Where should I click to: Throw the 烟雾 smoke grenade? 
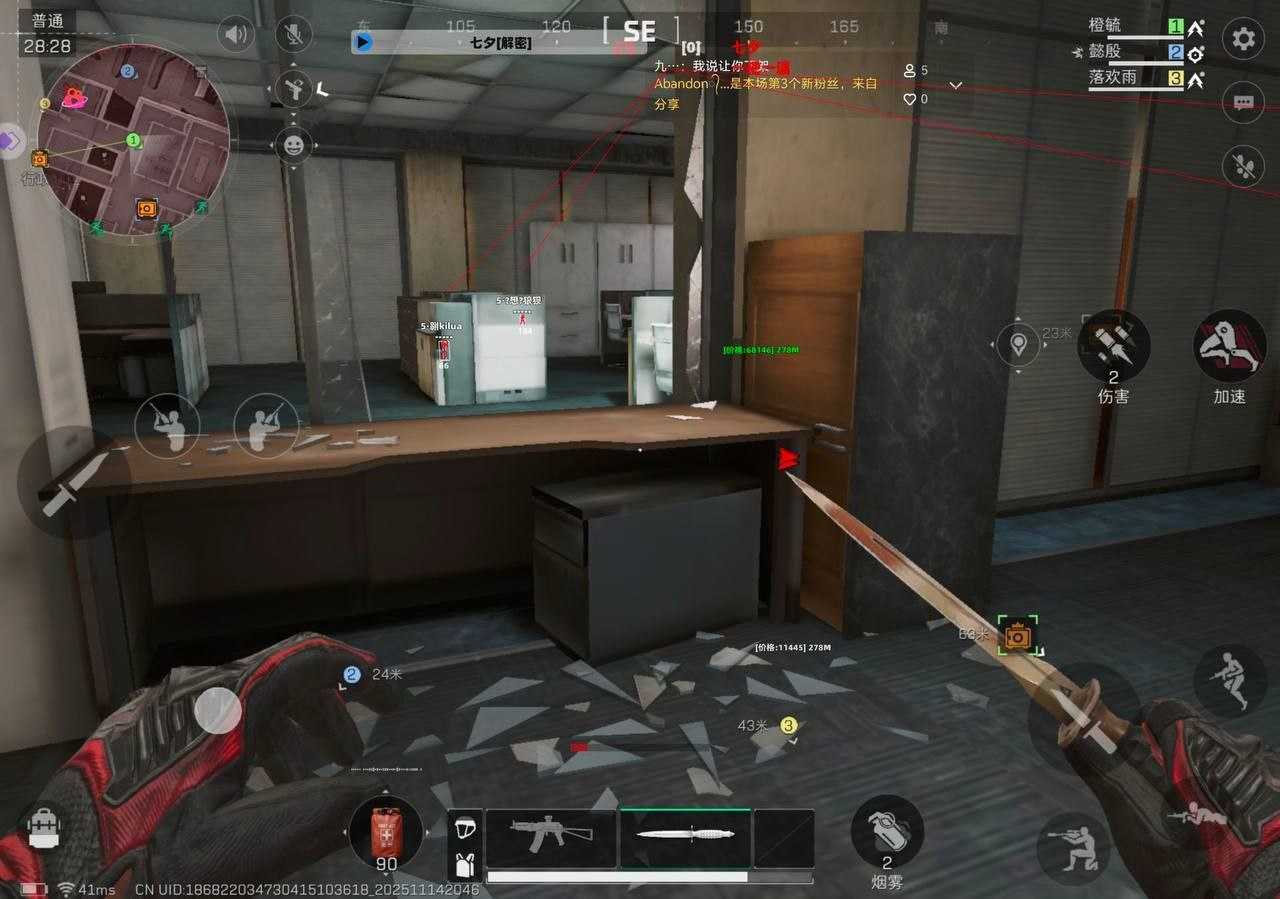887,832
